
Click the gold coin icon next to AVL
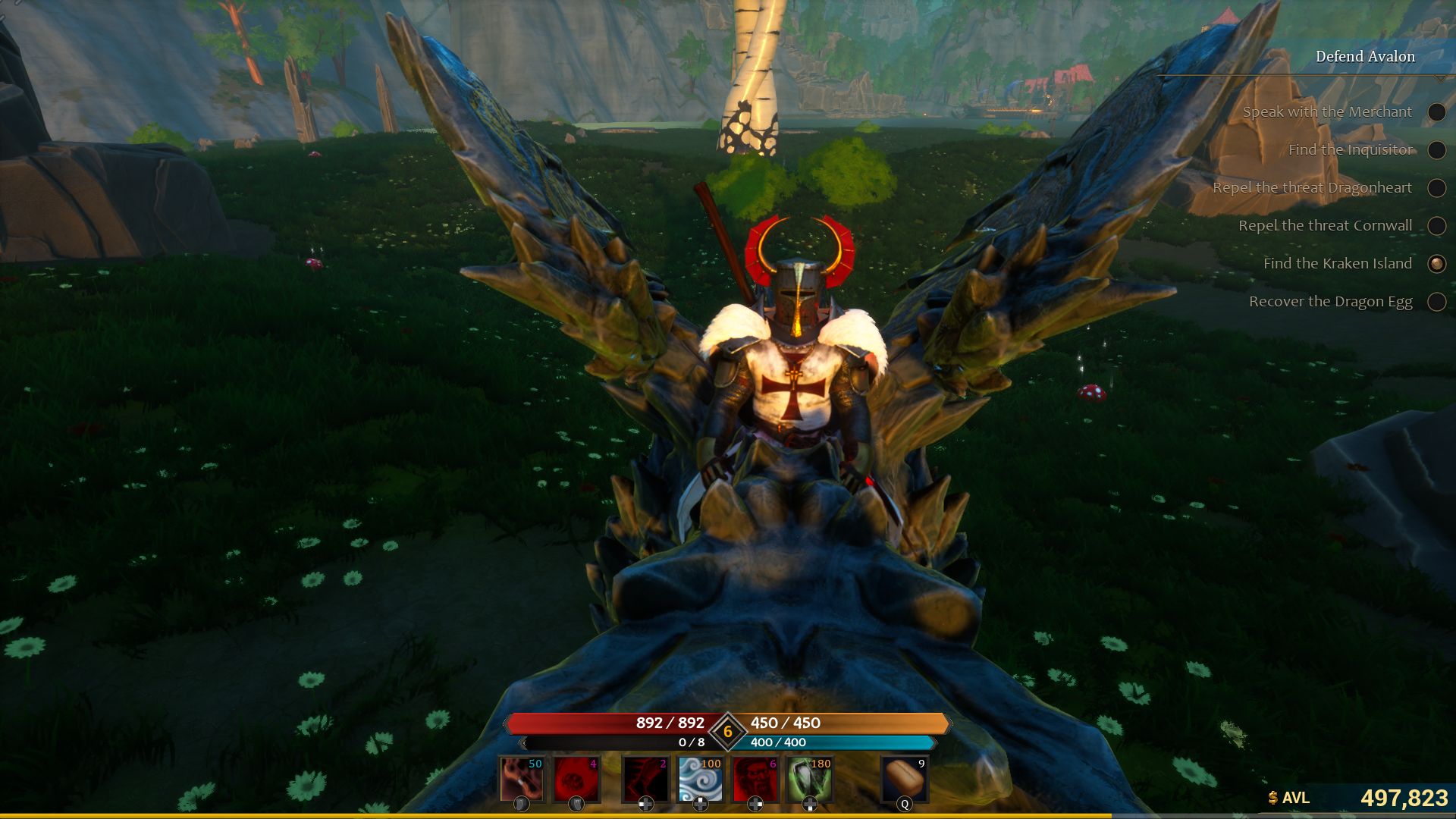(x=1272, y=799)
